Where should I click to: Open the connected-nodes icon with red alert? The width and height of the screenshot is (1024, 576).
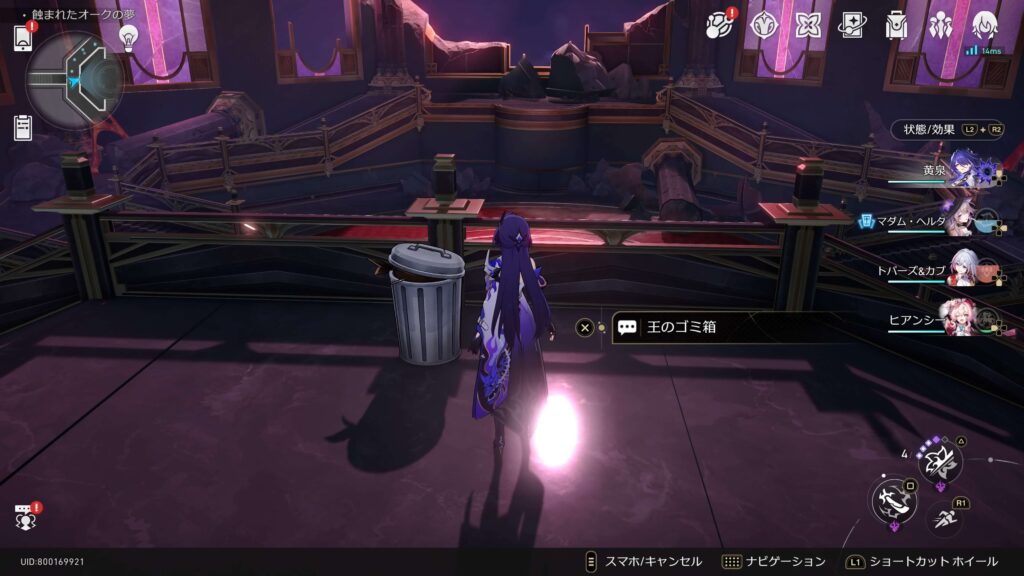tap(720, 24)
